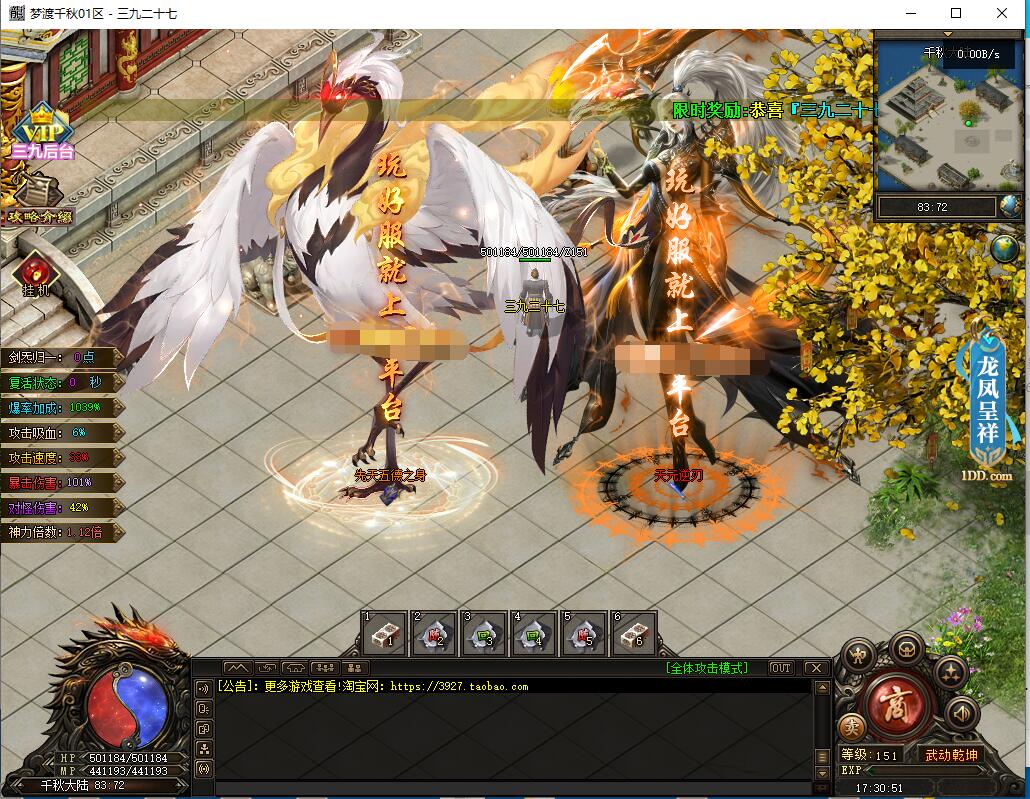
Task: Open the 武动乾坤 button
Action: (951, 754)
